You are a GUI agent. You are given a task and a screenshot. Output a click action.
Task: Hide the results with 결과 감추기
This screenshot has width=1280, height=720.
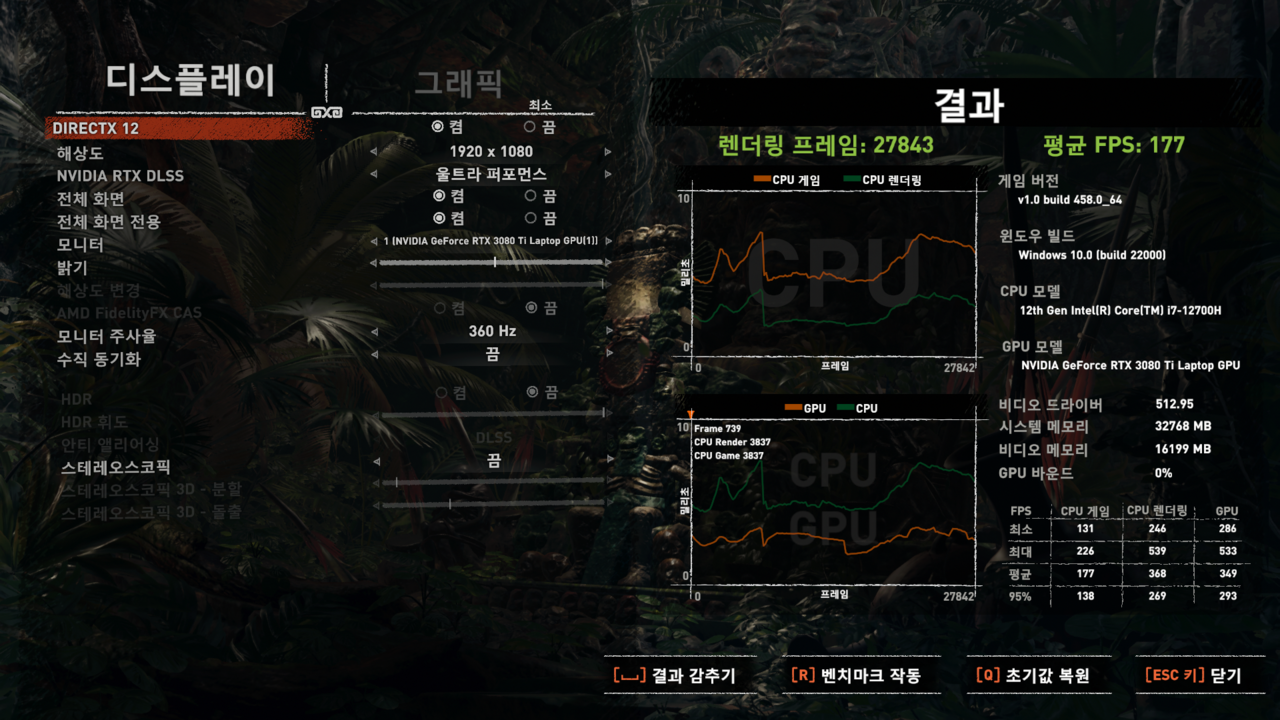point(674,676)
